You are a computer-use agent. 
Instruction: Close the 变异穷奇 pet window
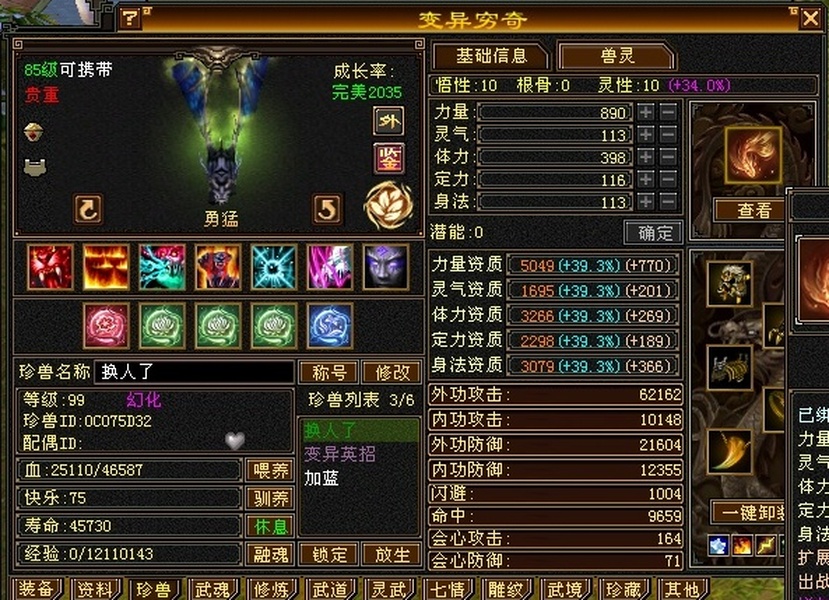(811, 17)
